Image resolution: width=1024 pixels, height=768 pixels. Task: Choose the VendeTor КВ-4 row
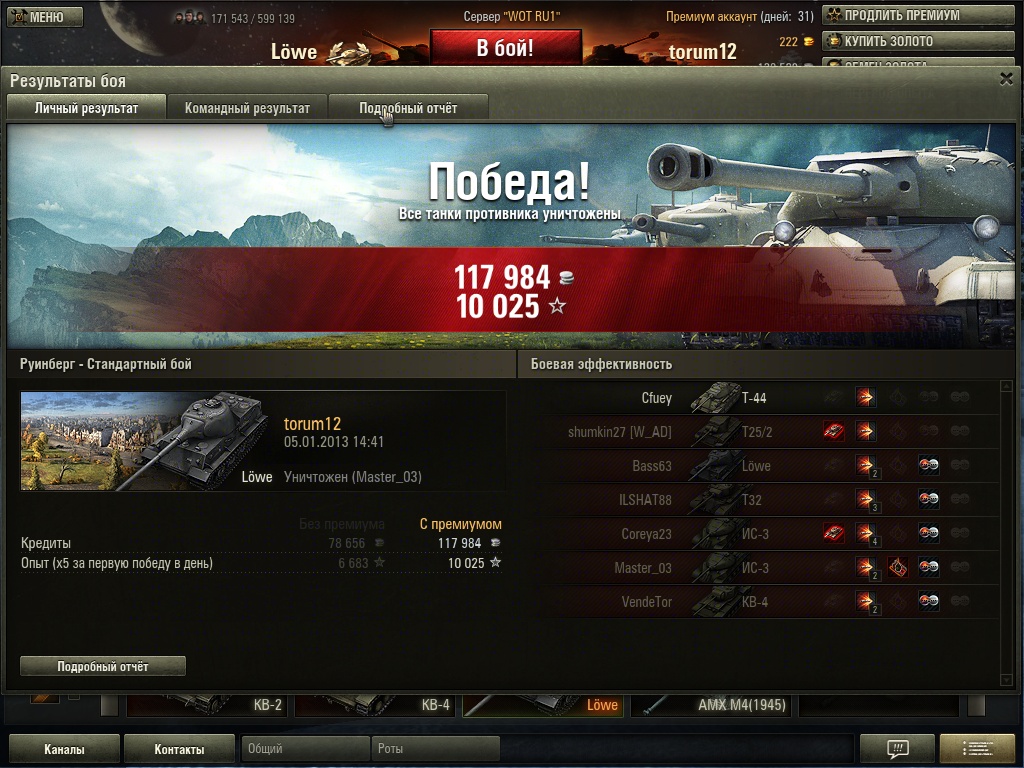[x=760, y=602]
